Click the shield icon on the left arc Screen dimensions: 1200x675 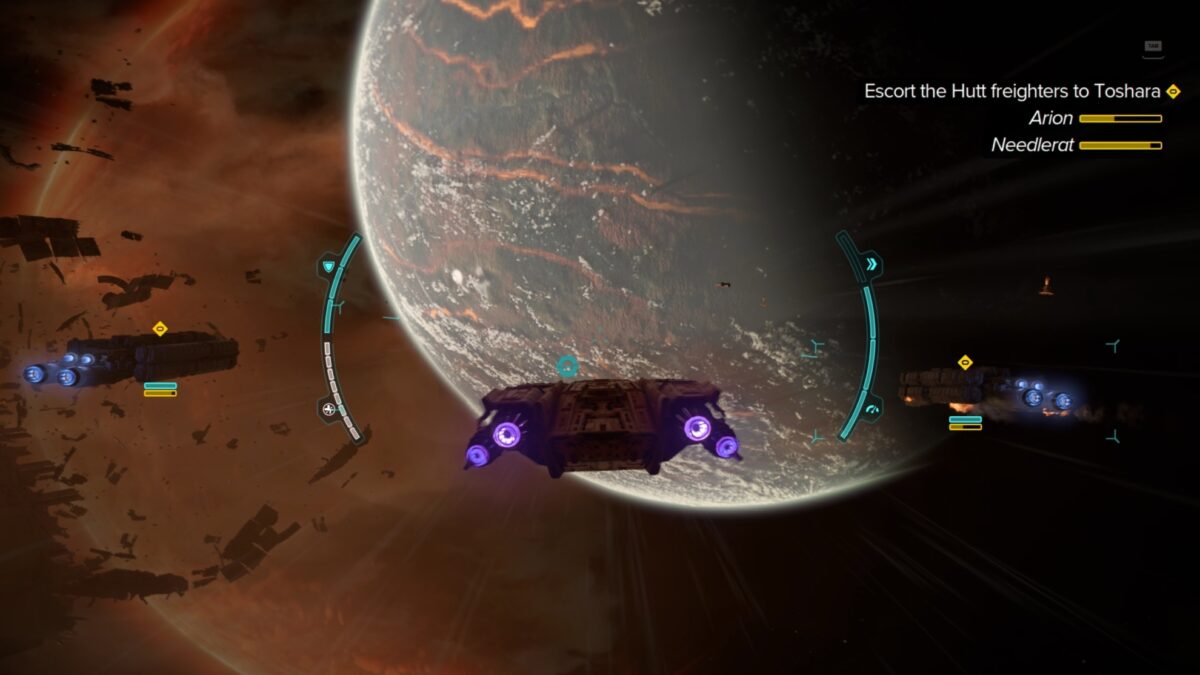tap(329, 267)
